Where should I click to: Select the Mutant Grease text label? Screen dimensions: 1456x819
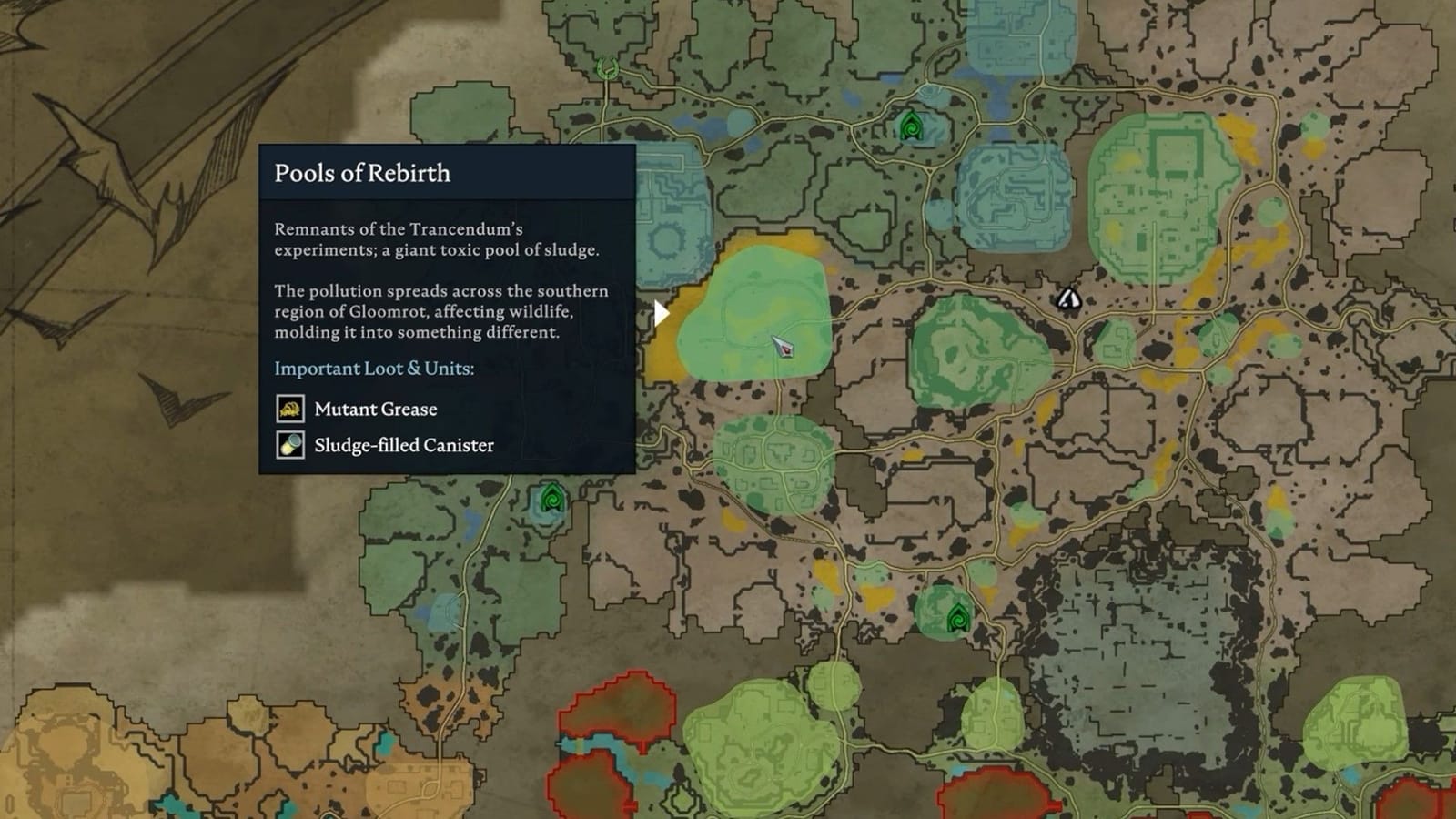coord(375,409)
